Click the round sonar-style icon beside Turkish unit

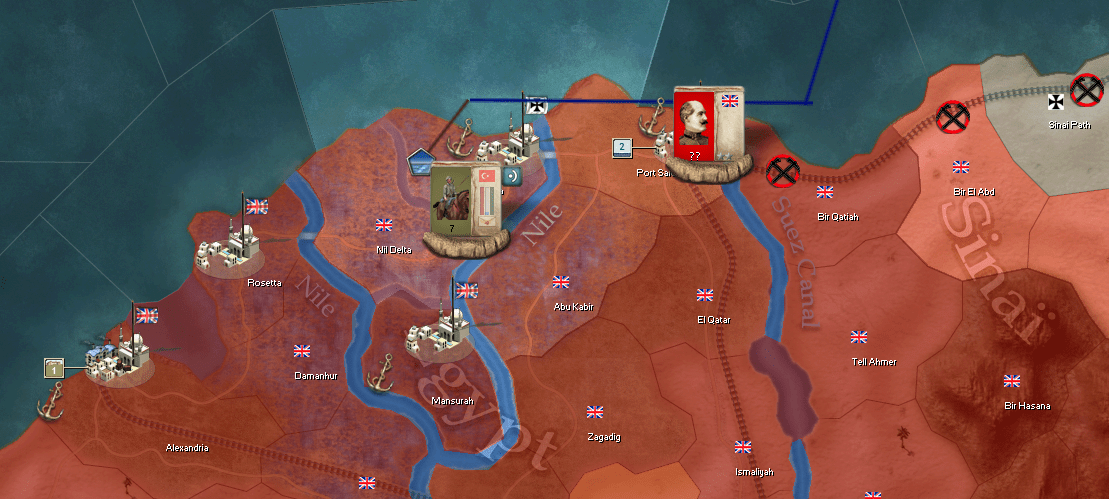(x=513, y=176)
